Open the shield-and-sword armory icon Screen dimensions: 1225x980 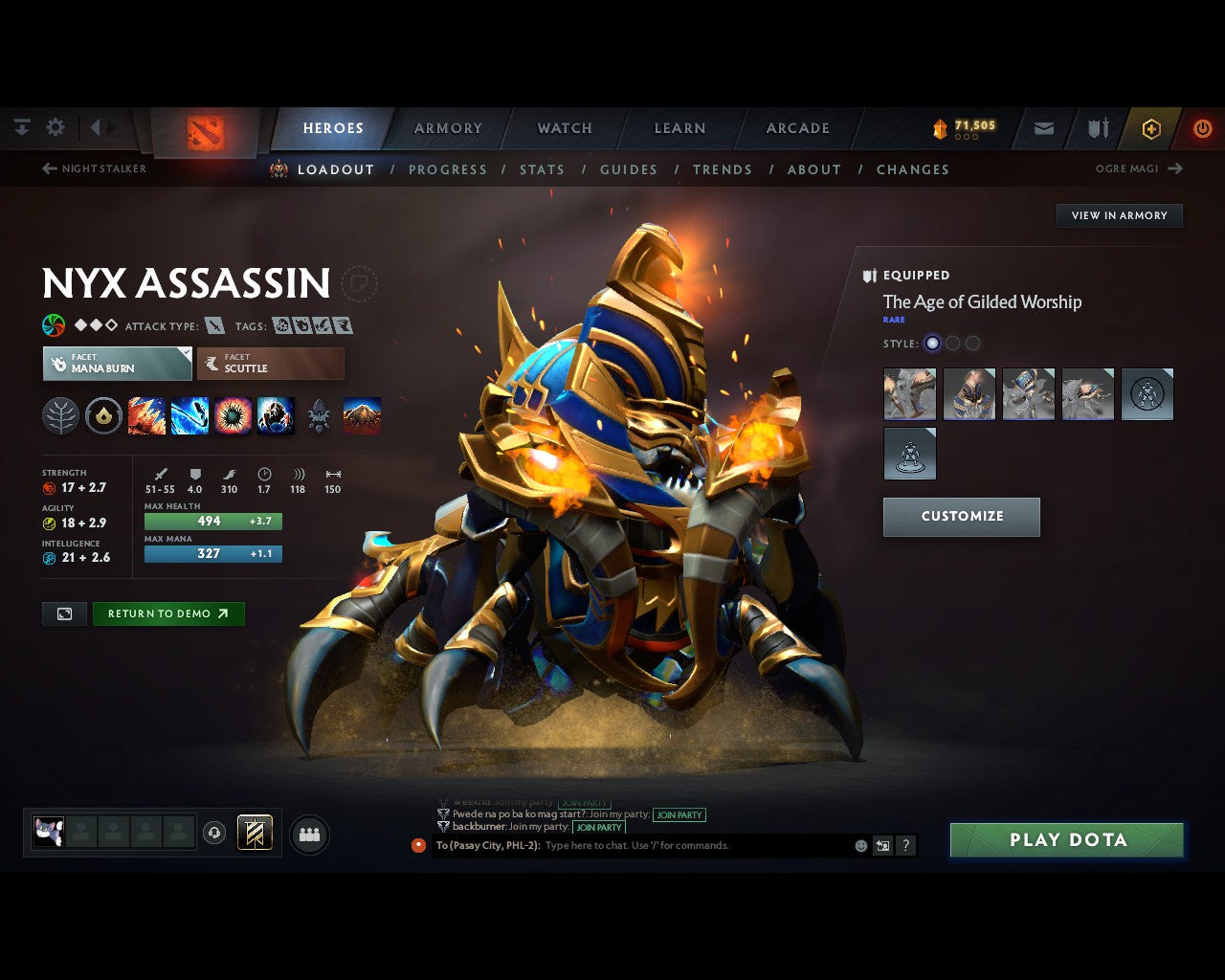[1097, 127]
